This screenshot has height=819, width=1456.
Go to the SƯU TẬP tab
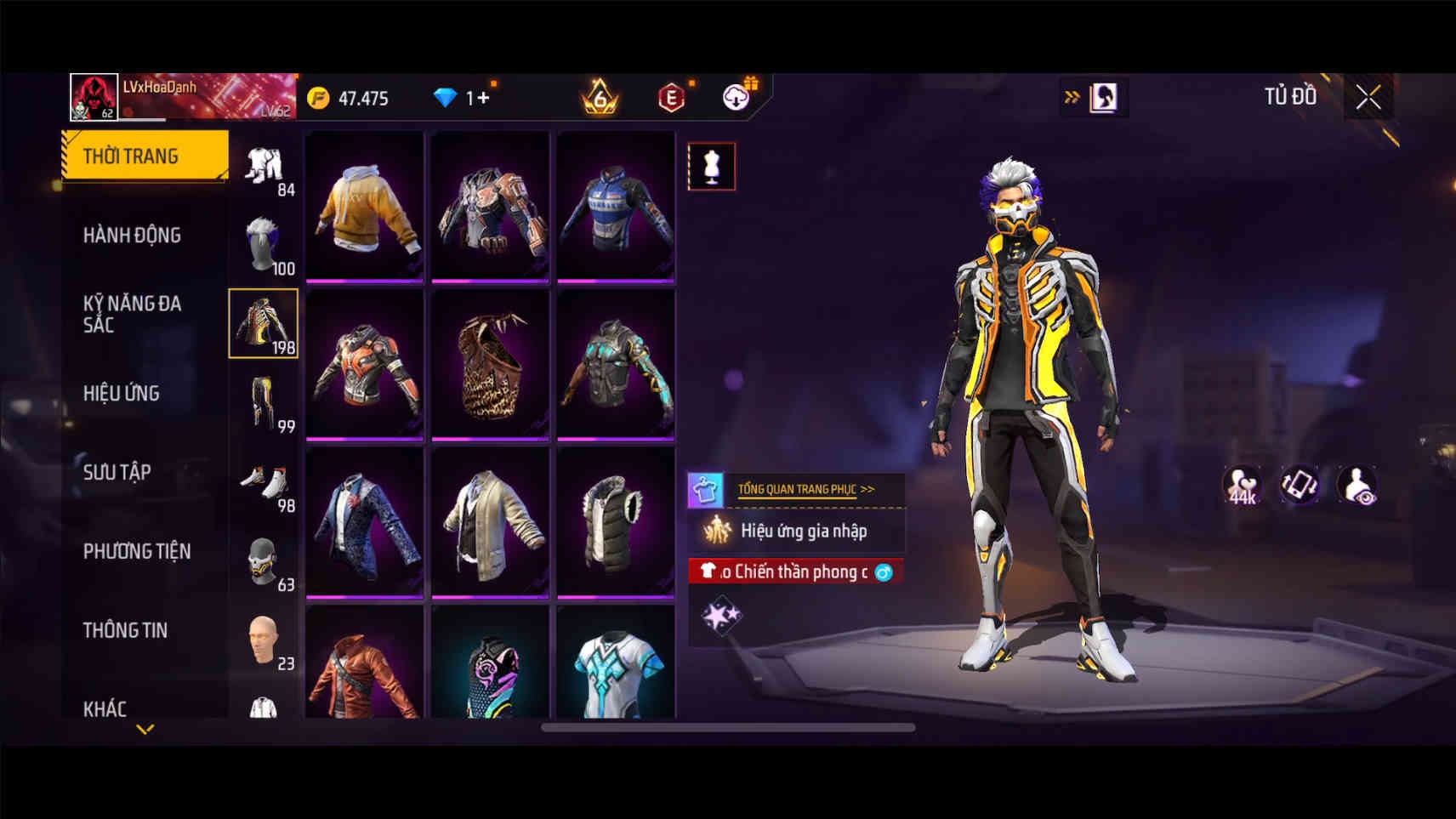pyautogui.click(x=117, y=472)
